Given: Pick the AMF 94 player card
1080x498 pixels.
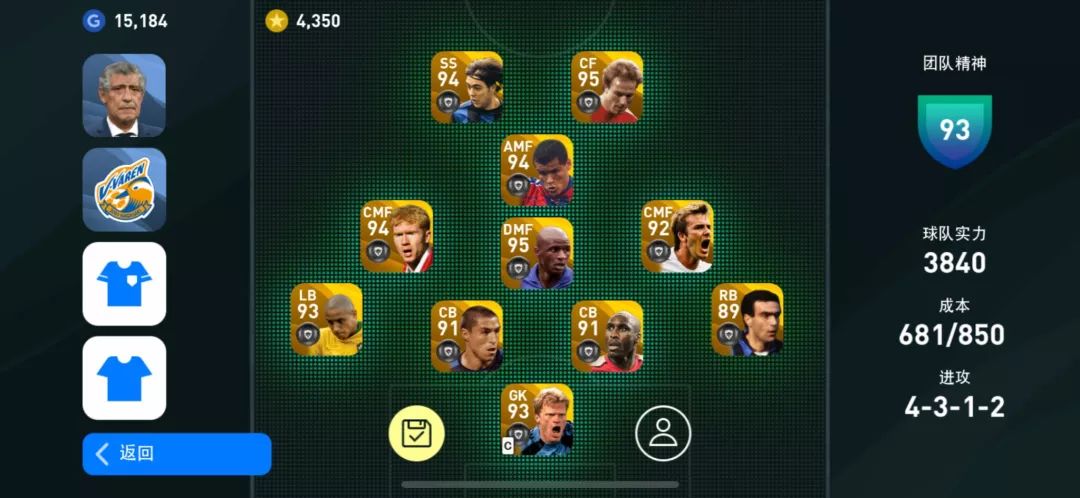Looking at the screenshot, I should tap(537, 170).
